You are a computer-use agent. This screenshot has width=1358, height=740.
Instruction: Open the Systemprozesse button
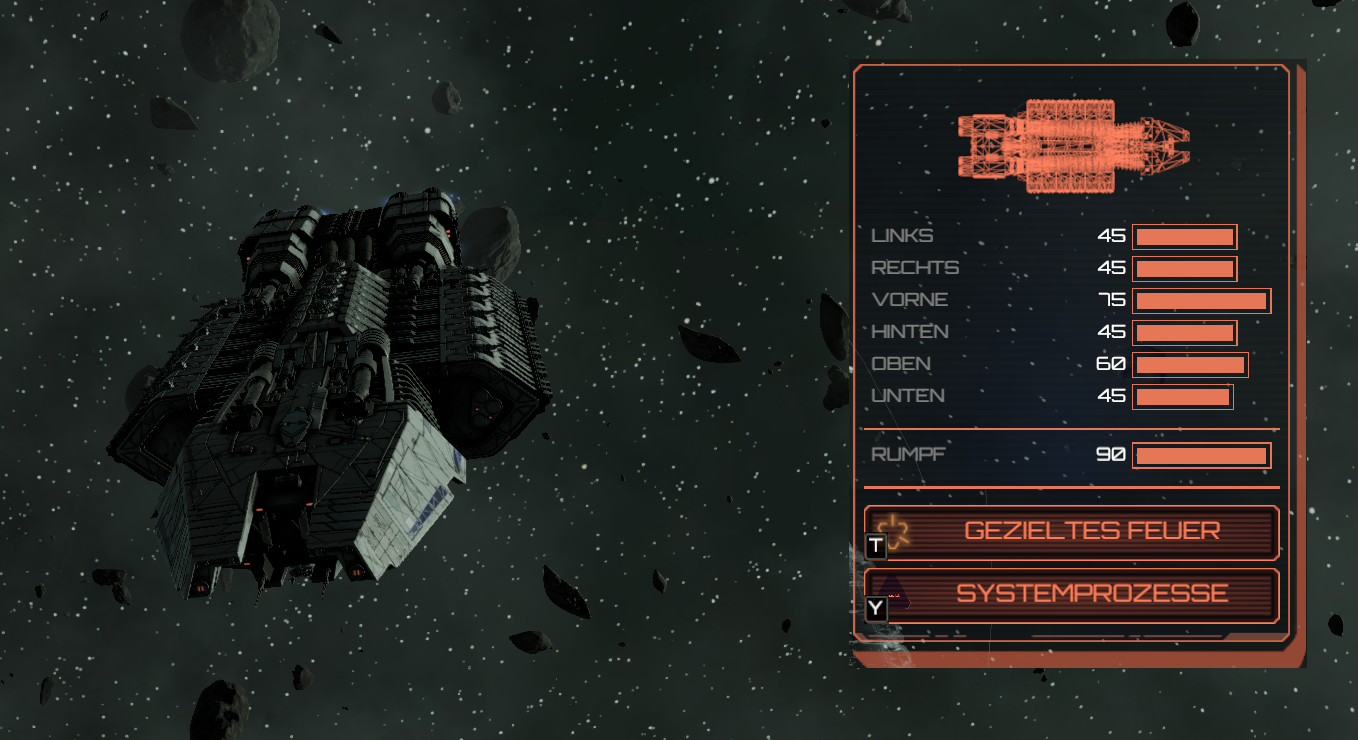(1072, 594)
